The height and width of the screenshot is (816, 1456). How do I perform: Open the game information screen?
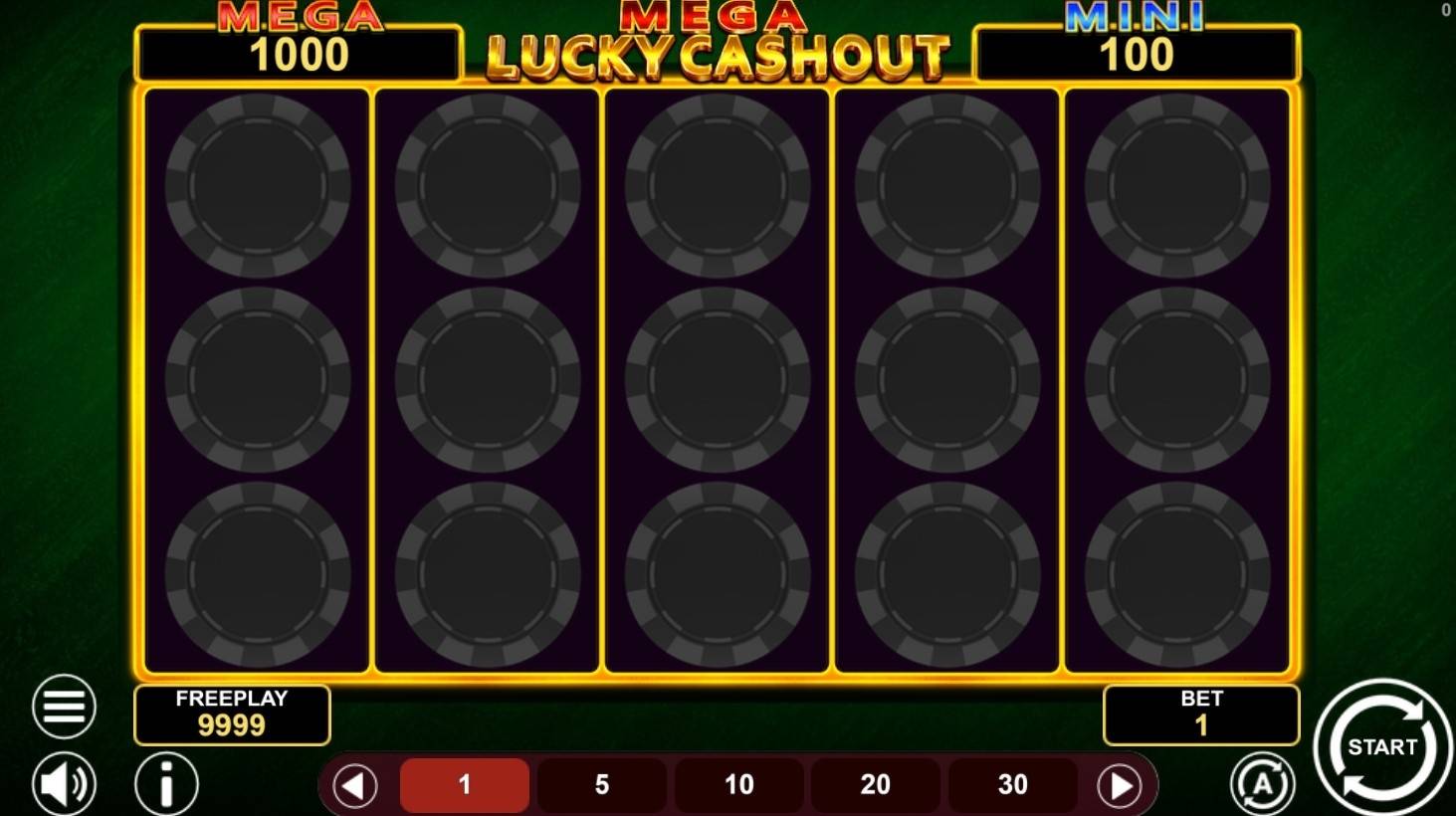(166, 785)
